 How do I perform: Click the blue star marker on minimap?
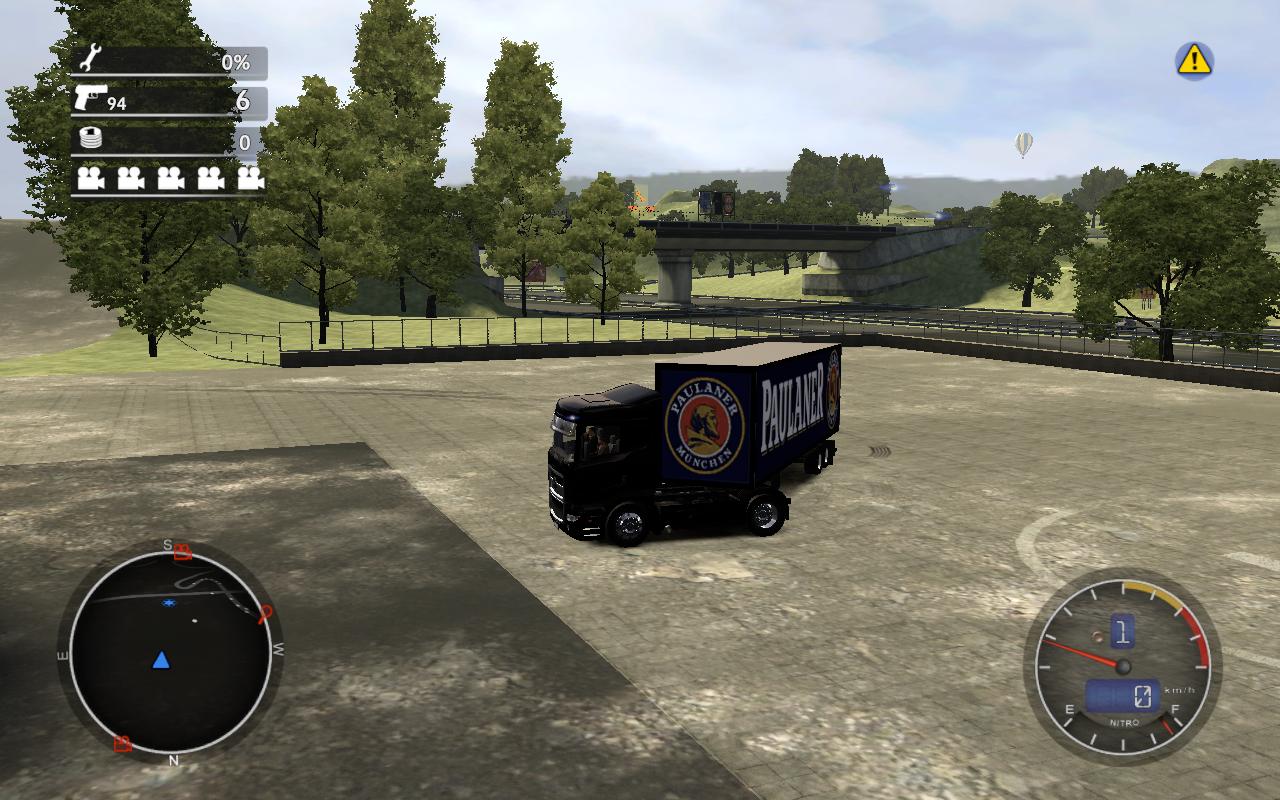pos(169,604)
